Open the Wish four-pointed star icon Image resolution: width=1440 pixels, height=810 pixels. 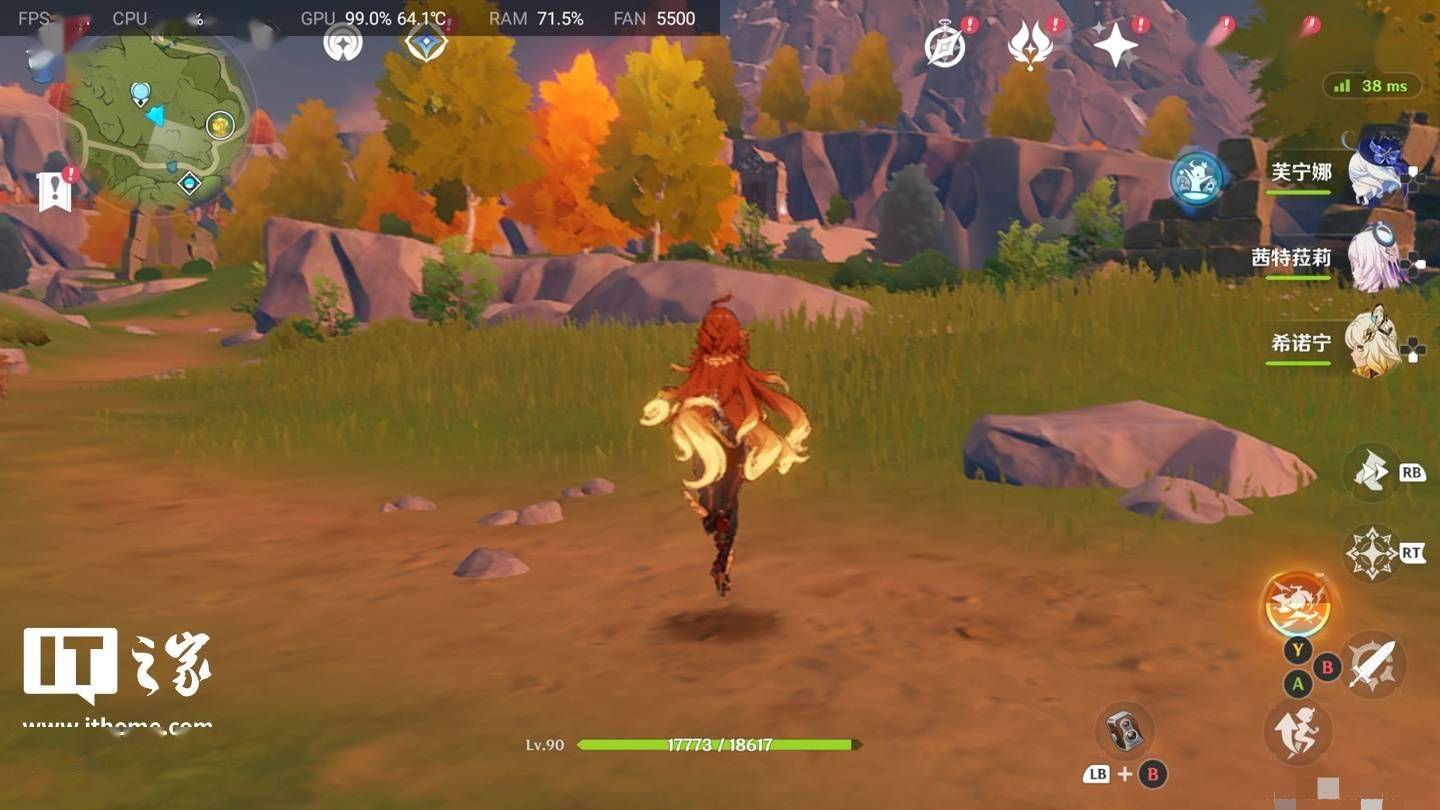point(1115,45)
